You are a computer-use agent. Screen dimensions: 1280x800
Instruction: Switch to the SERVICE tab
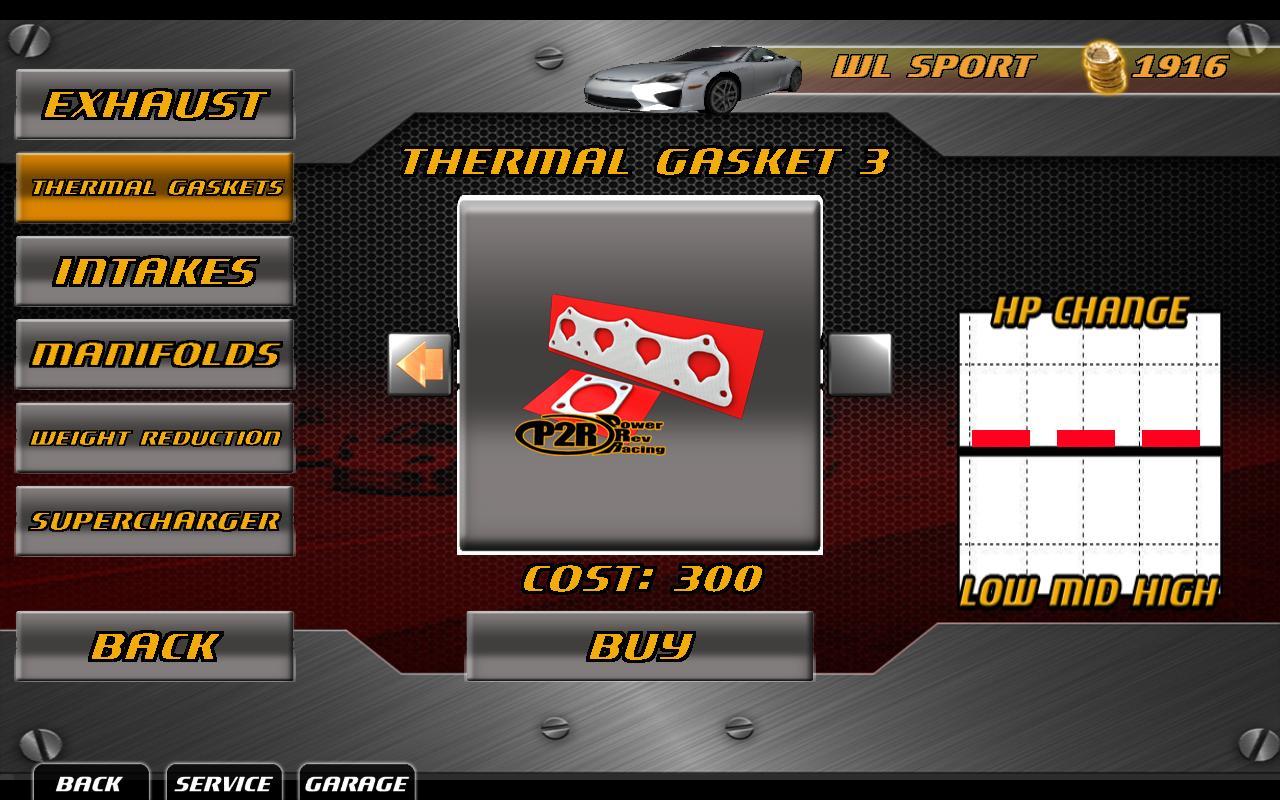[x=225, y=784]
